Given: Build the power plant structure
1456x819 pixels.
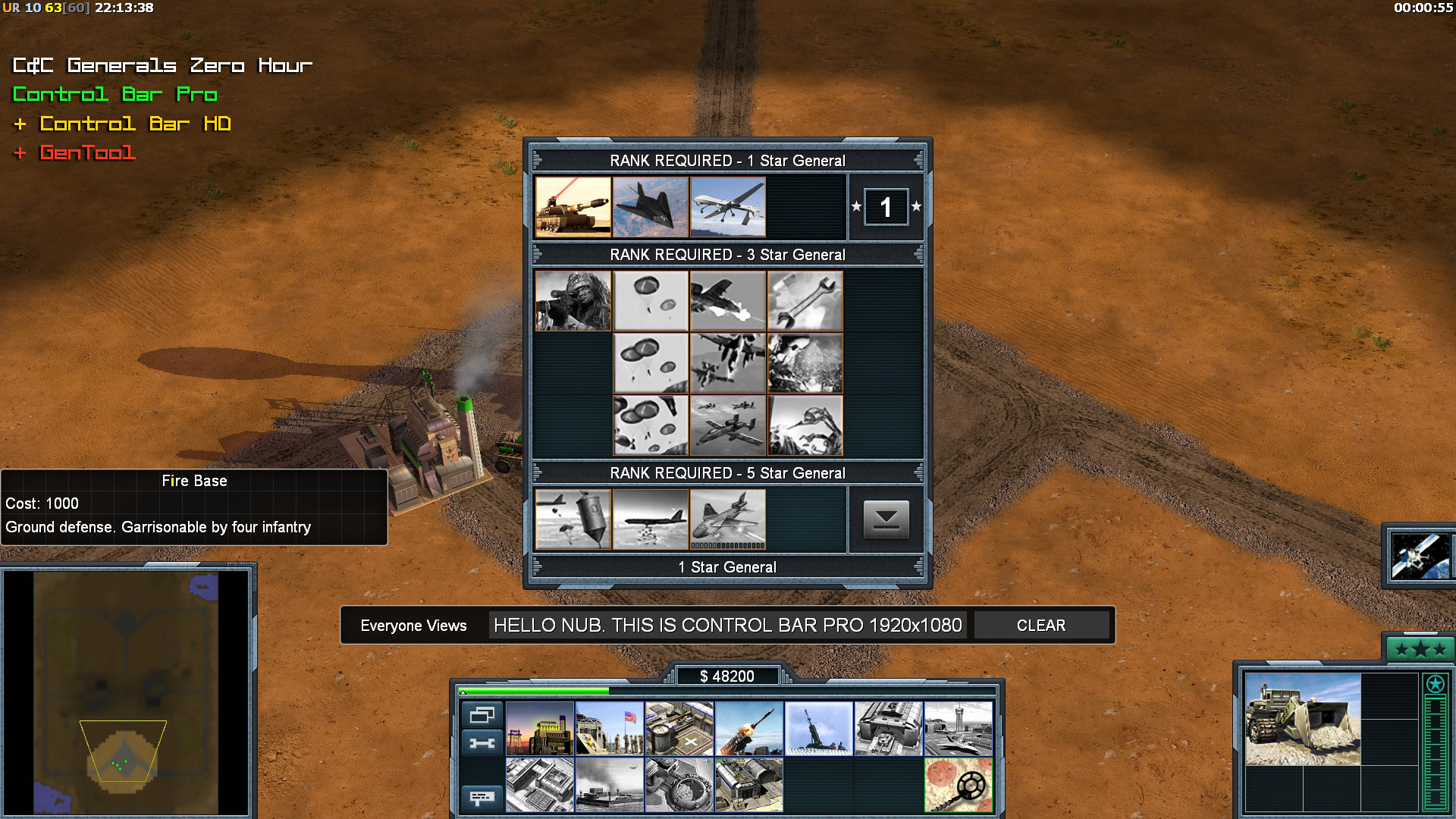Looking at the screenshot, I should pos(540,729).
